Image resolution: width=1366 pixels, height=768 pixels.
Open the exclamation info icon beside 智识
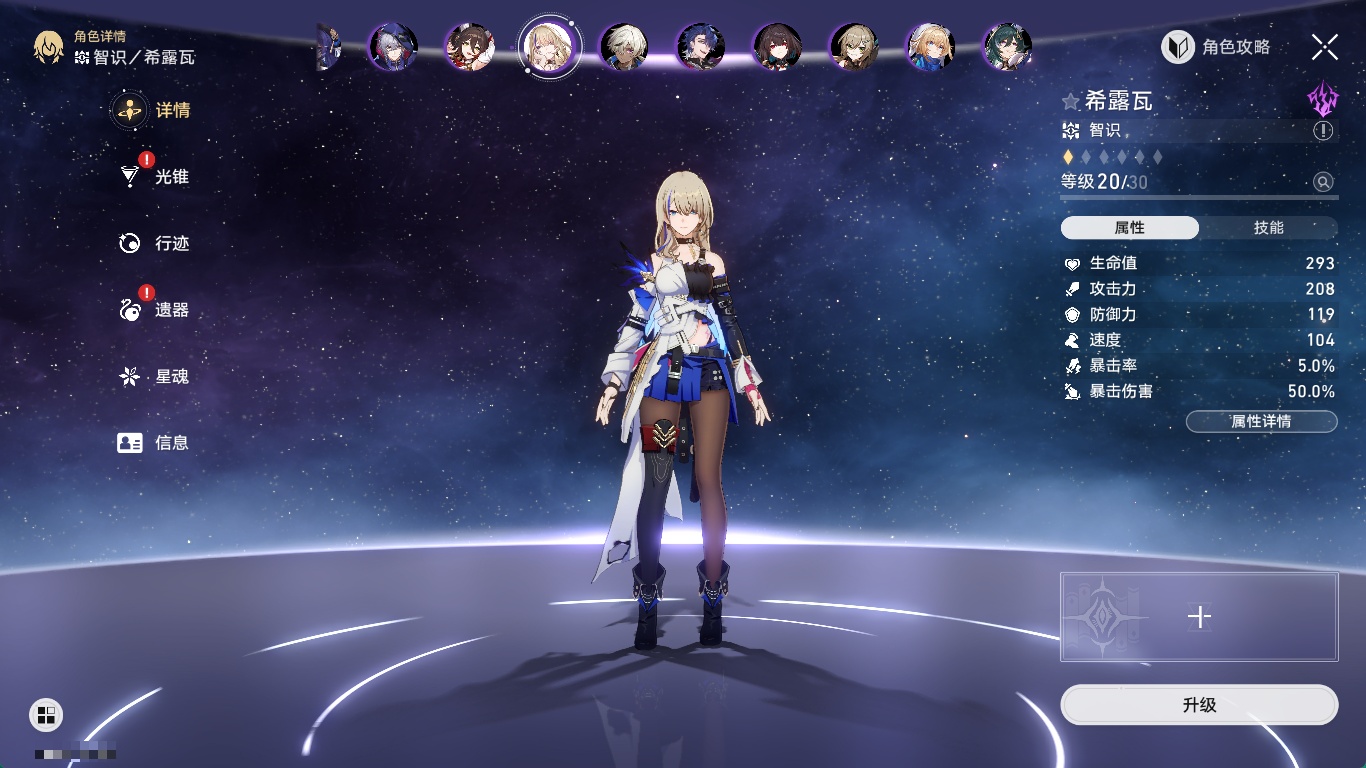[x=1323, y=131]
